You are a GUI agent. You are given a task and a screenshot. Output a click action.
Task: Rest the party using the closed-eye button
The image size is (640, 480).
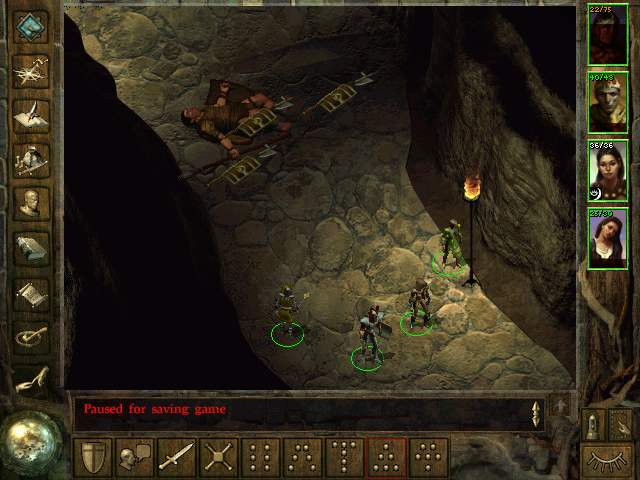click(606, 461)
